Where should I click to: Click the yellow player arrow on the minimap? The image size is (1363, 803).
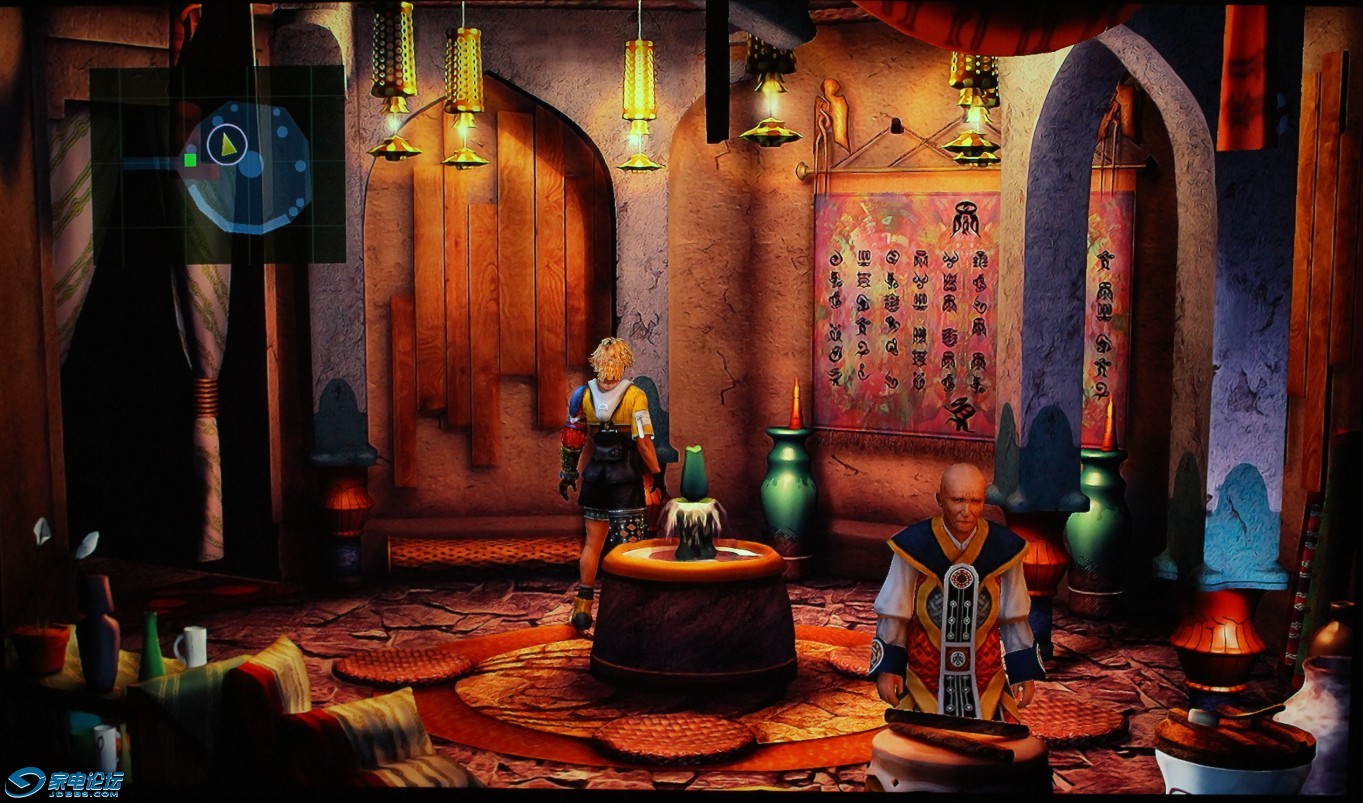229,145
